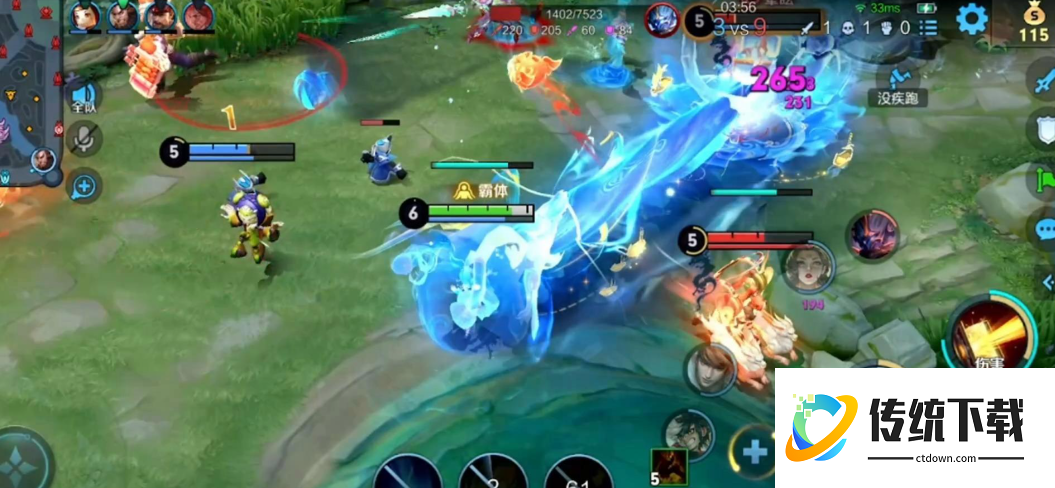Open the blue chat bubble

point(1043,228)
